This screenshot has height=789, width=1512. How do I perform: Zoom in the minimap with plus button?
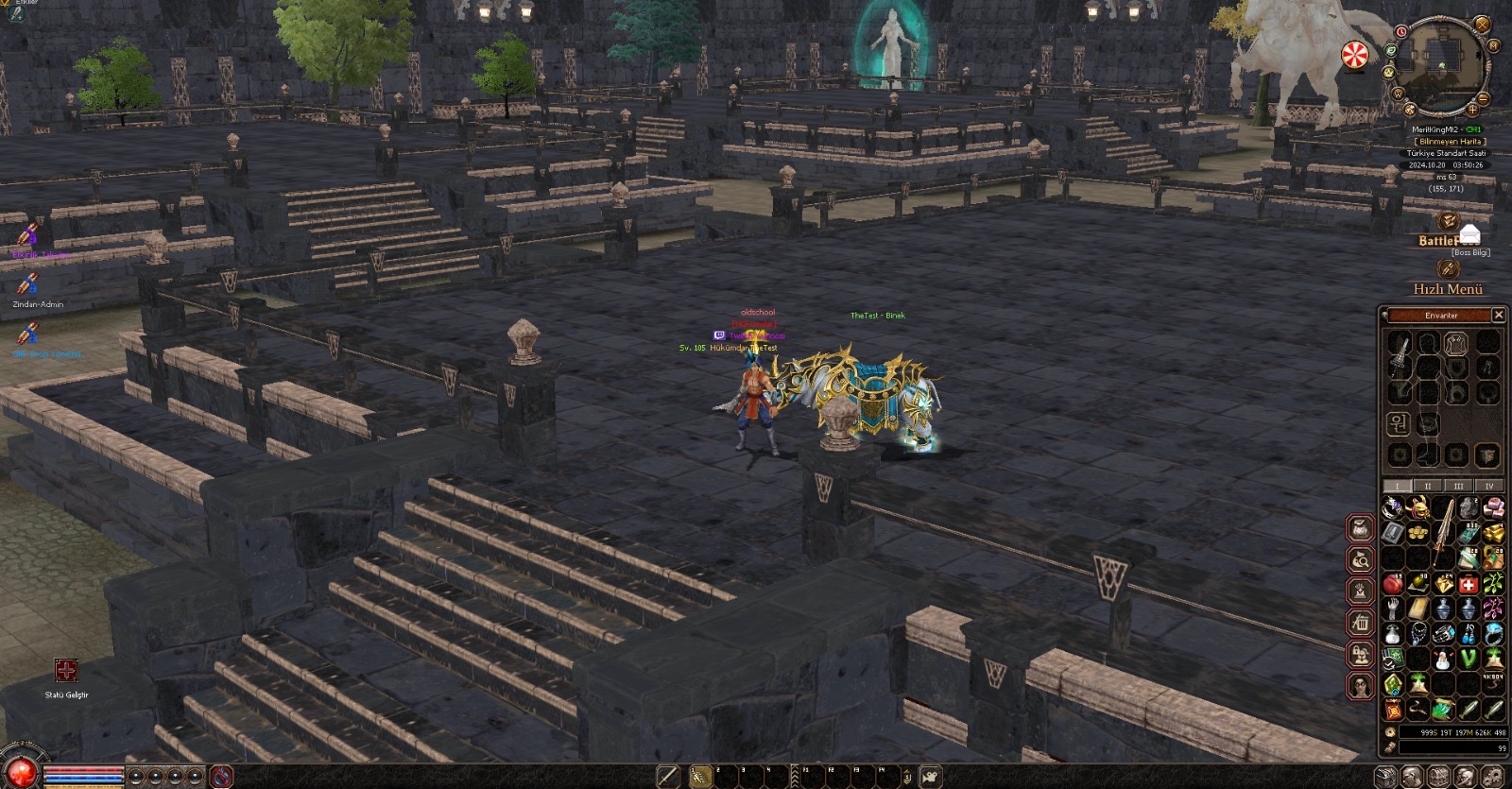click(x=1472, y=110)
